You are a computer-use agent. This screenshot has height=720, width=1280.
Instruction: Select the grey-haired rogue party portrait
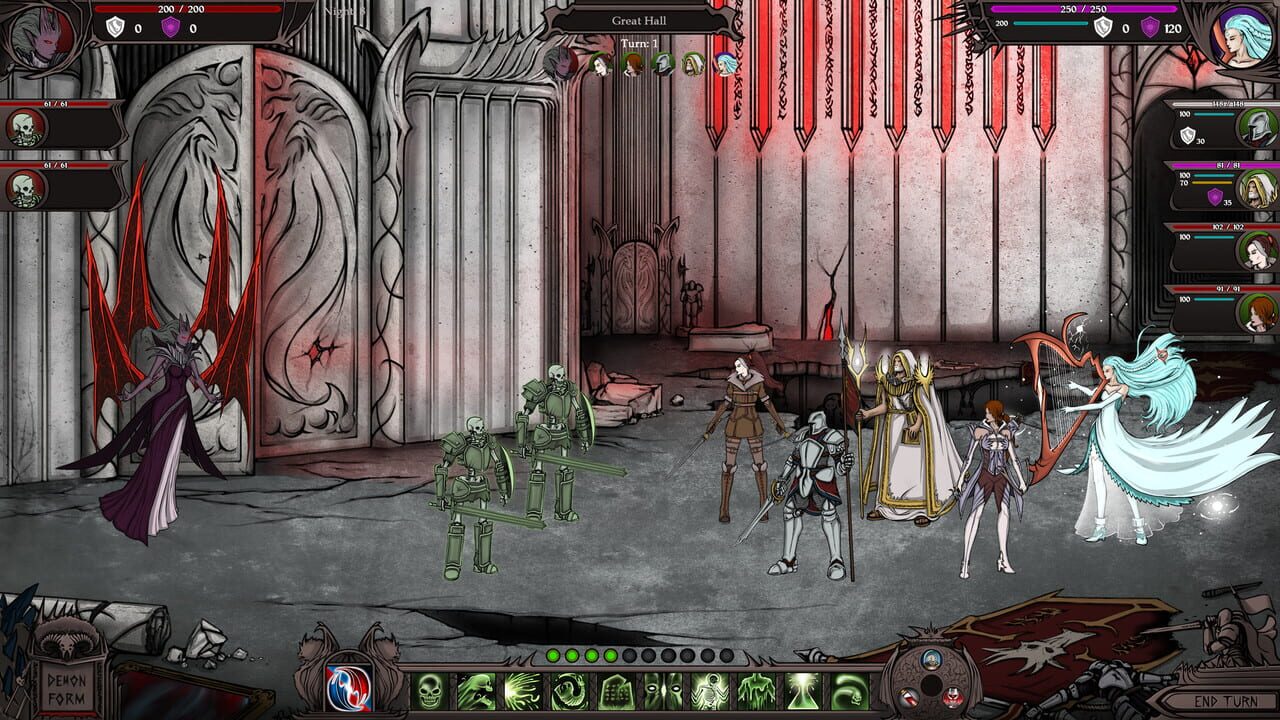[1257, 250]
